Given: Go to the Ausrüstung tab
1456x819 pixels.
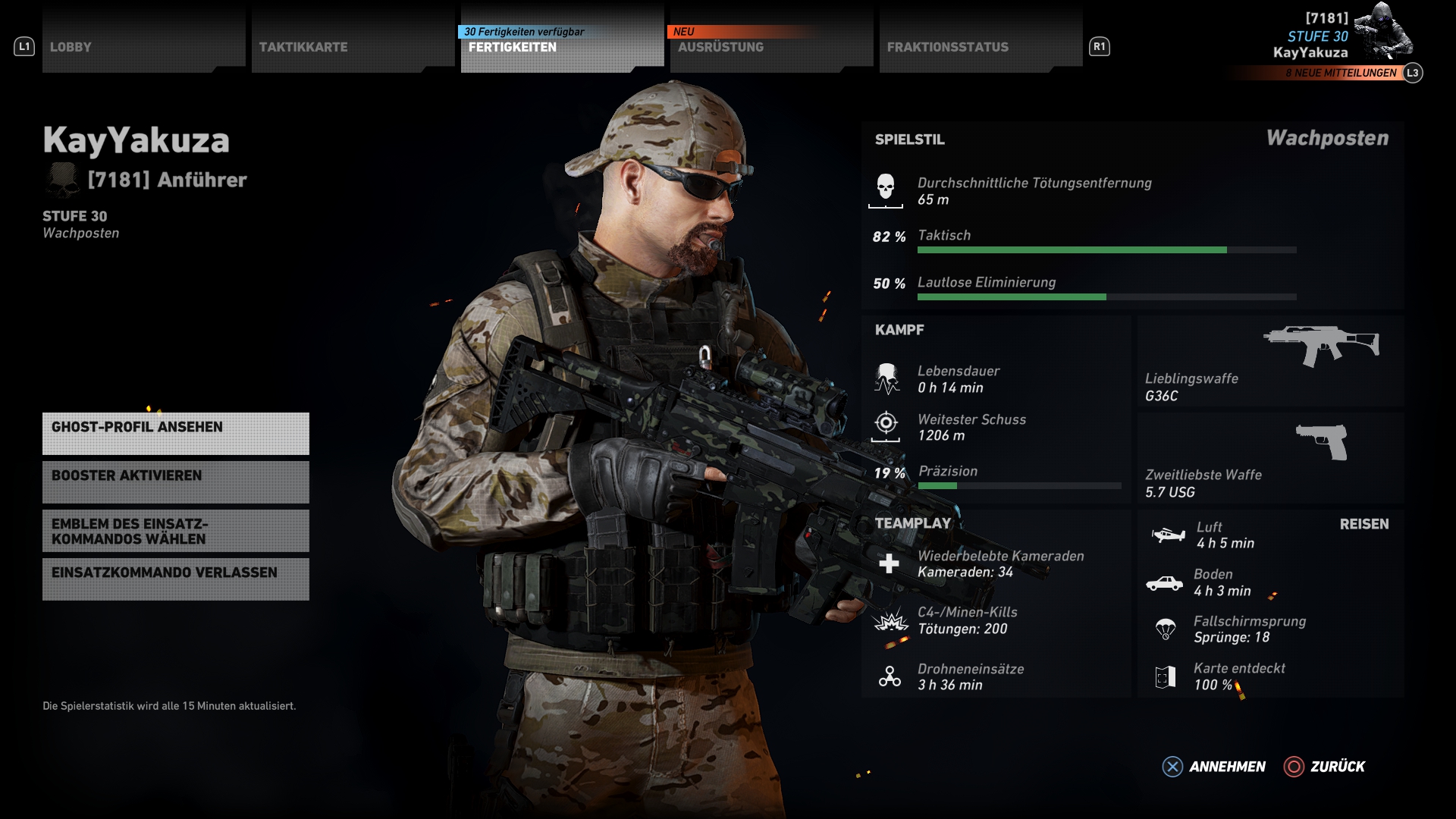Looking at the screenshot, I should click(771, 47).
